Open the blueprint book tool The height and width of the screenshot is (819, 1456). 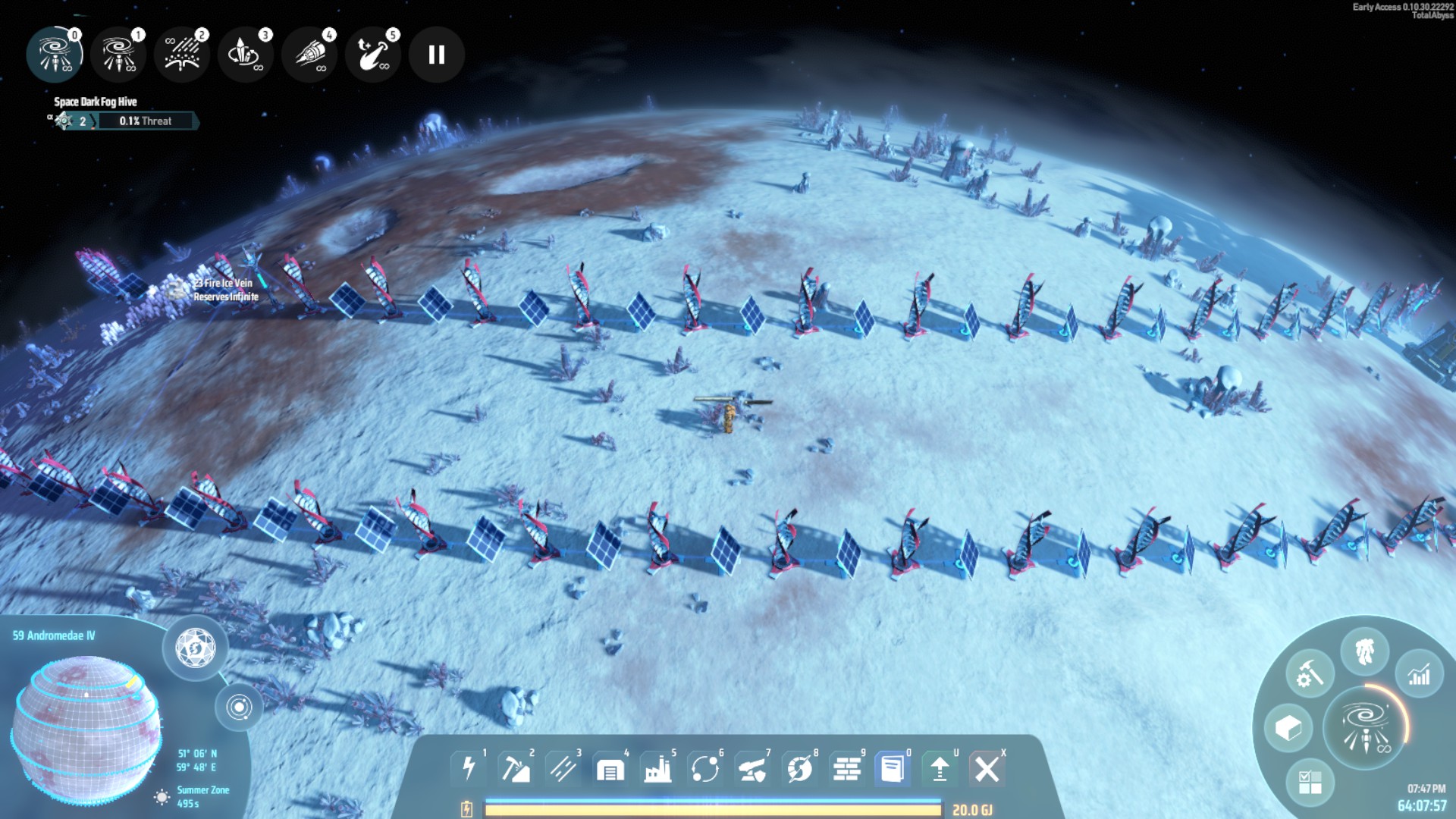(x=893, y=769)
